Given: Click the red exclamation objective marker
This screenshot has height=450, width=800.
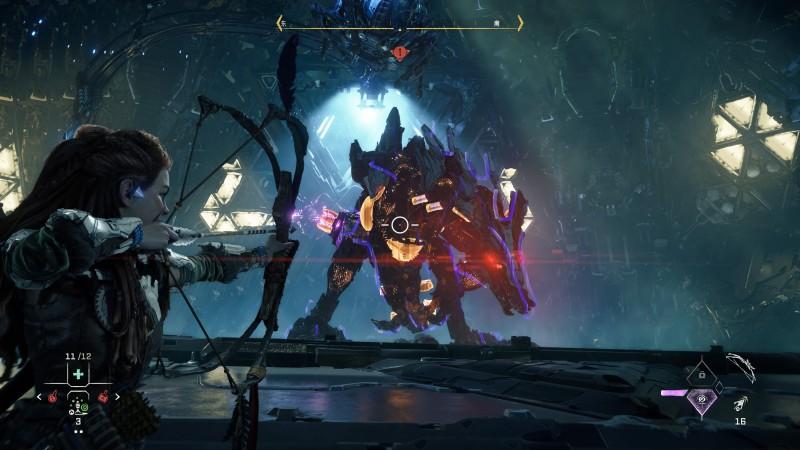Looking at the screenshot, I should click(400, 52).
